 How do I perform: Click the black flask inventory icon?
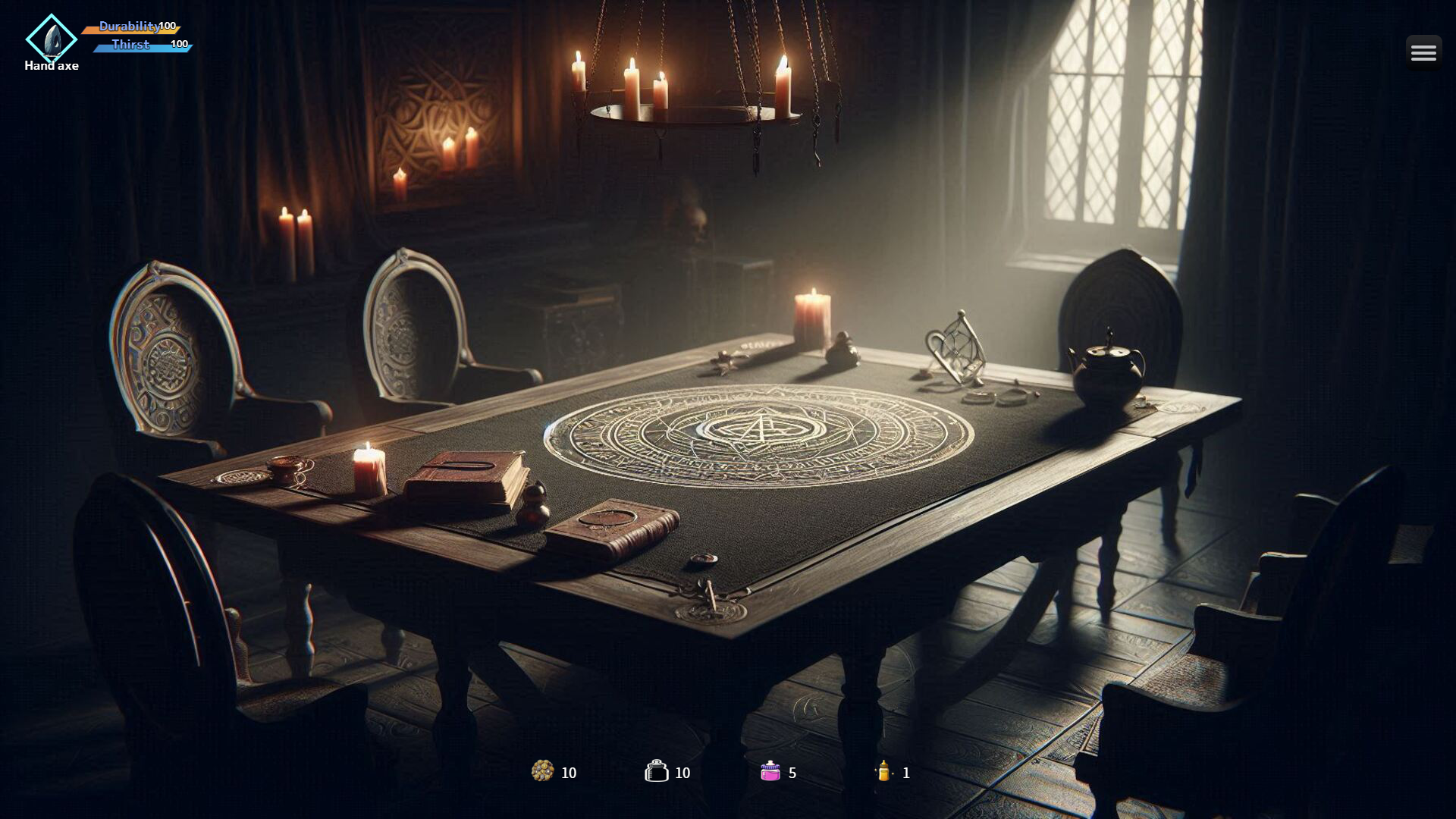coord(655,772)
